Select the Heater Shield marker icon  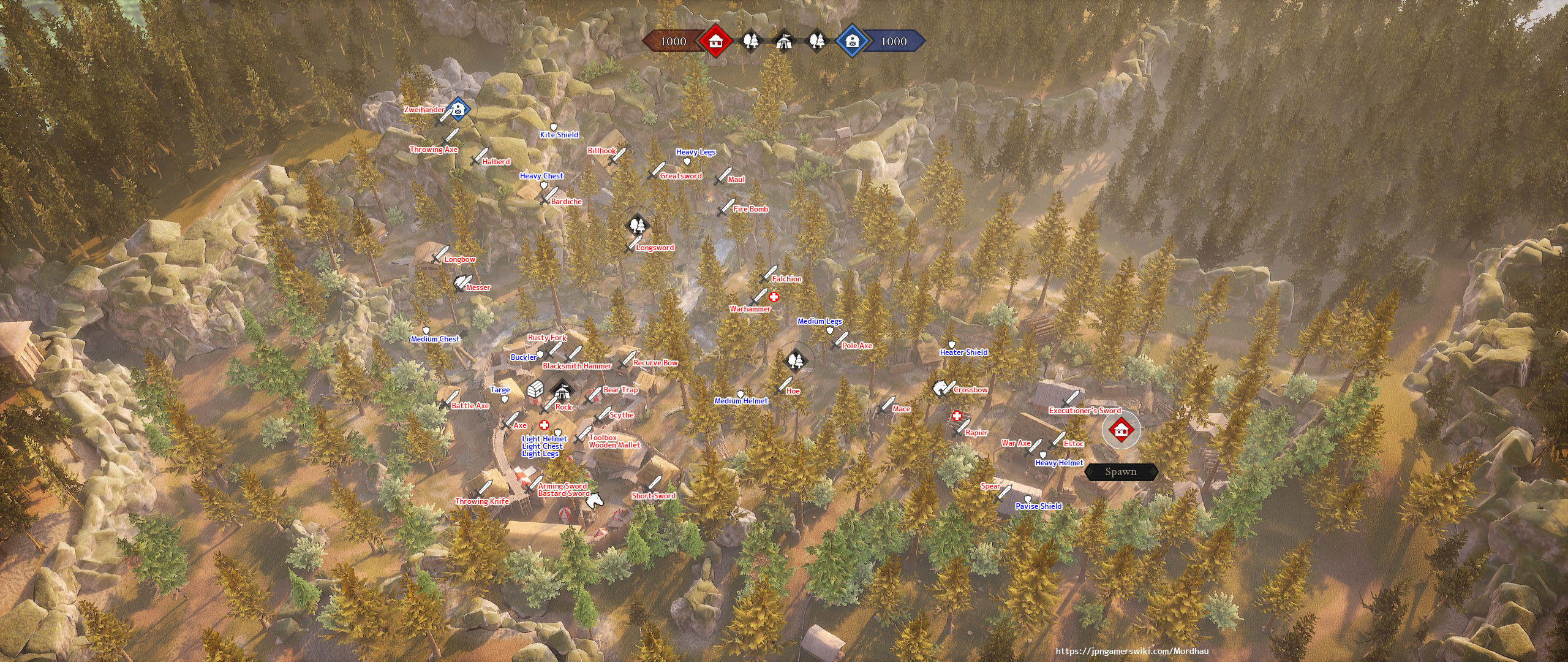(951, 343)
